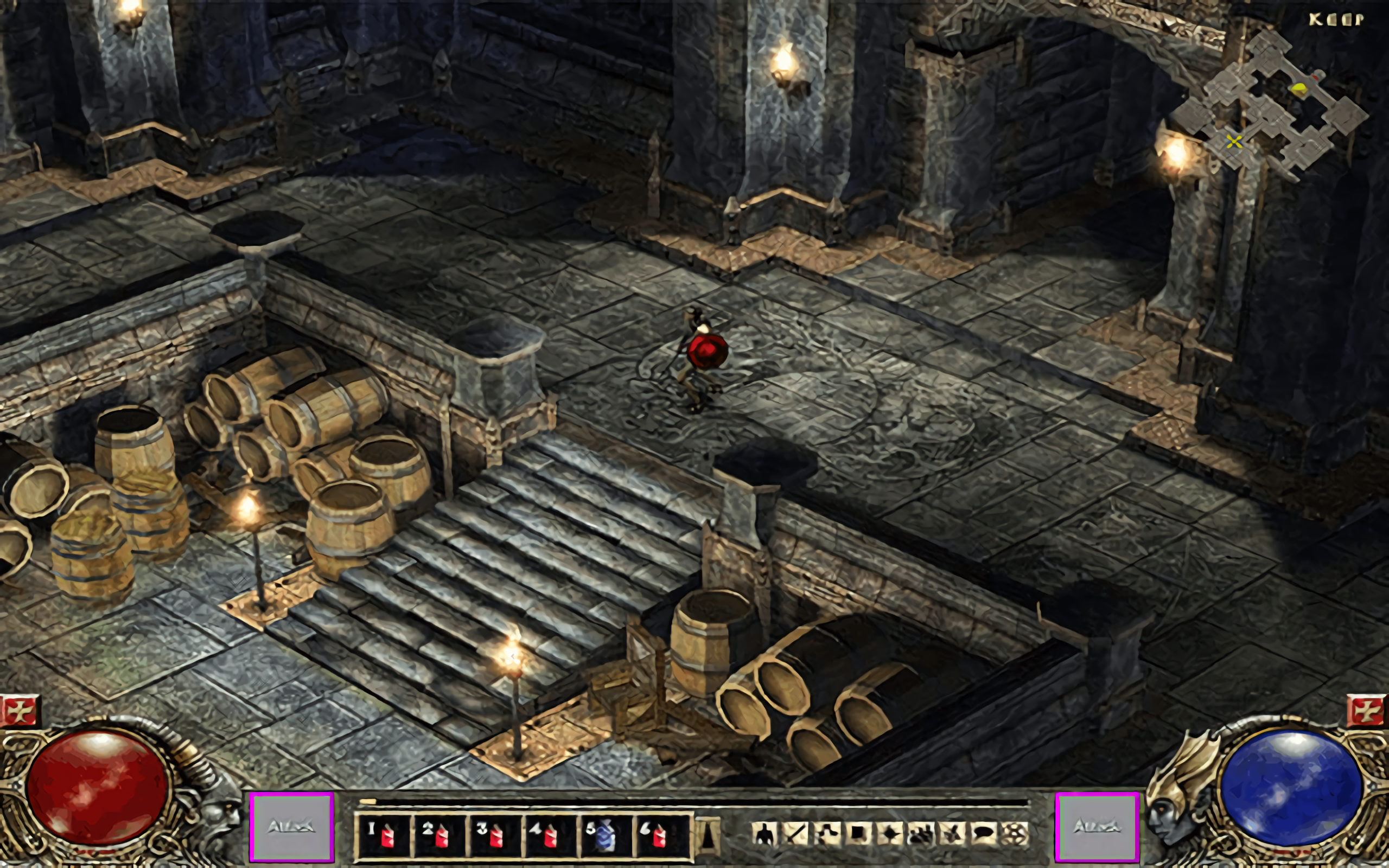Toggle the mini panel arrow beside the belt
Viewport: 1389px width, 868px height.
pyautogui.click(x=708, y=835)
